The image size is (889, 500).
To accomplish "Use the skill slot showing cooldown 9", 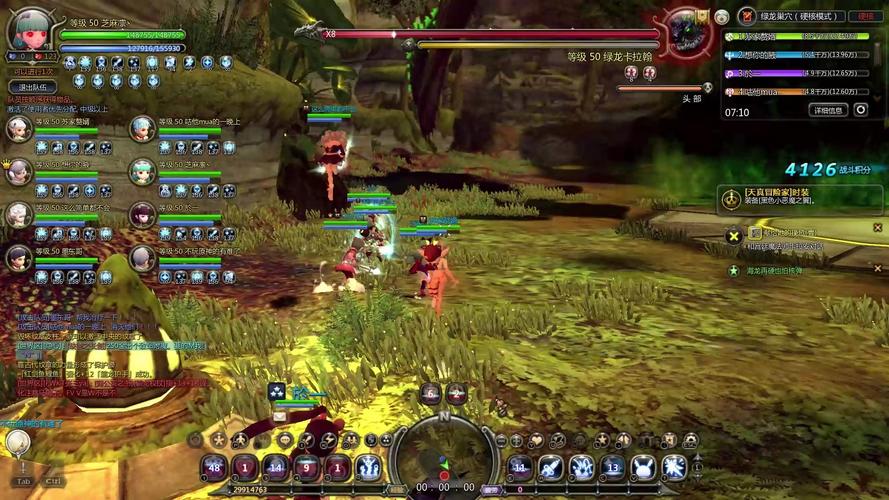I will (307, 467).
